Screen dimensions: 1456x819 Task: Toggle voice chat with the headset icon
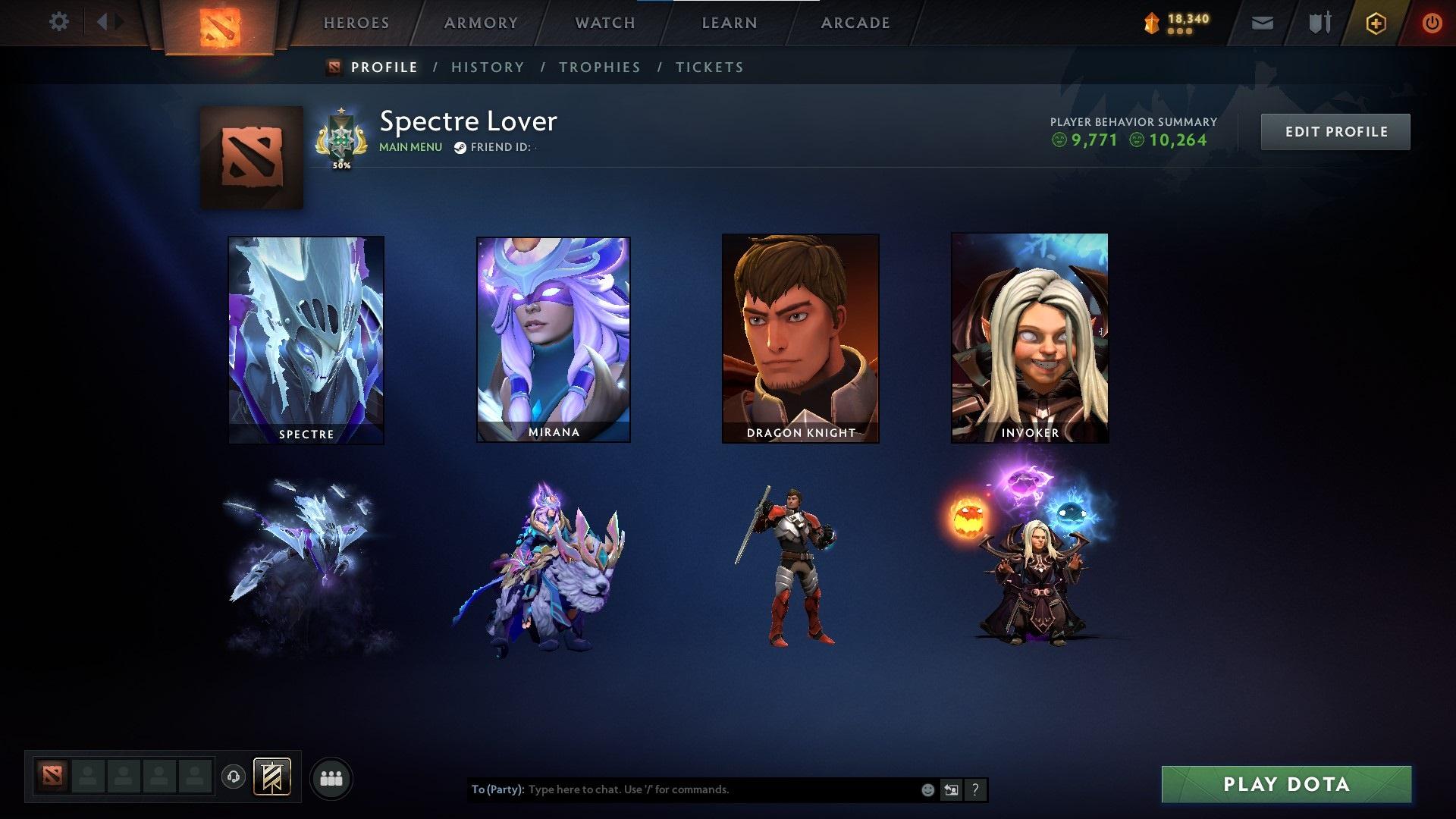pos(232,777)
